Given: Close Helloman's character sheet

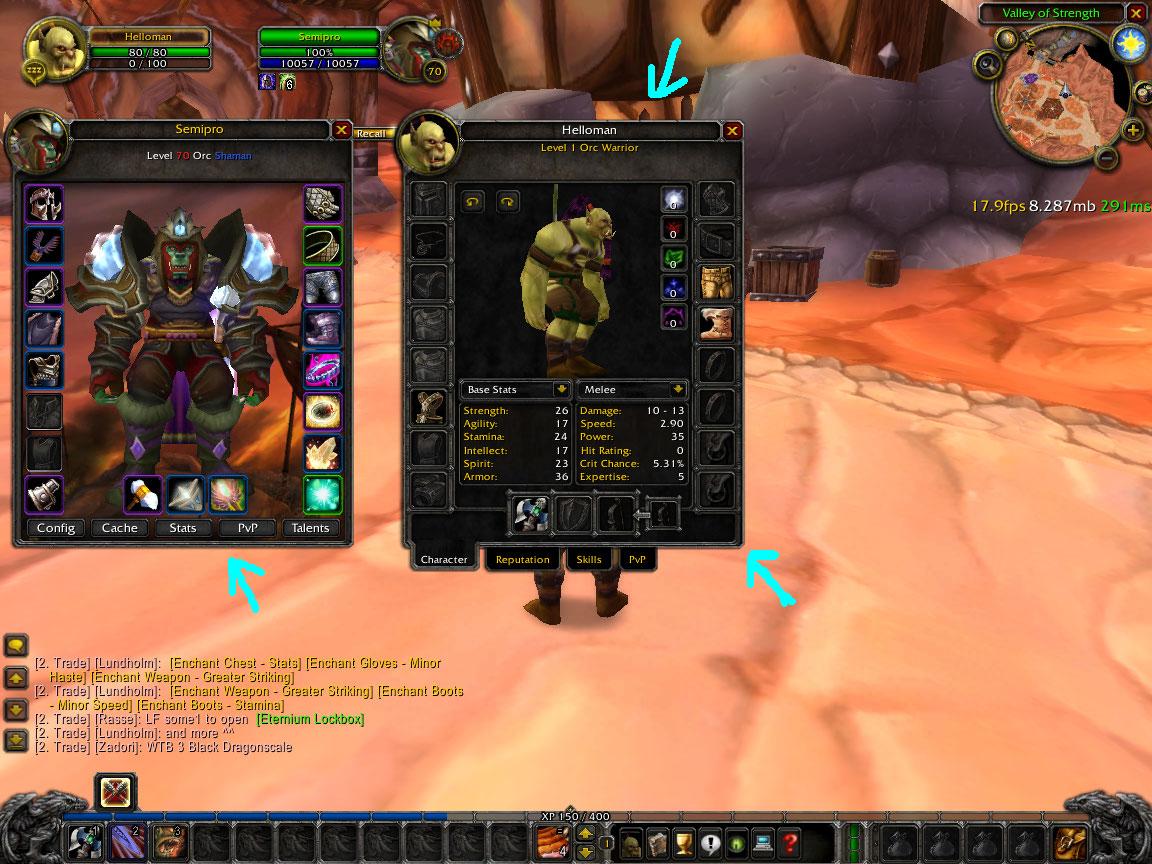Looking at the screenshot, I should (x=732, y=130).
